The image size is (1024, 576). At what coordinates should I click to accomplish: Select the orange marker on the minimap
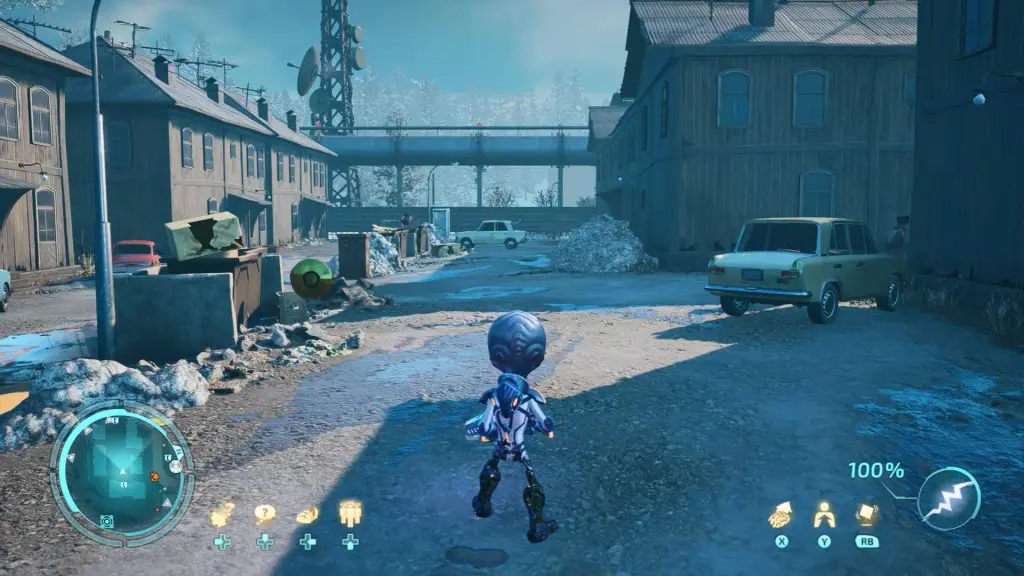[155, 477]
